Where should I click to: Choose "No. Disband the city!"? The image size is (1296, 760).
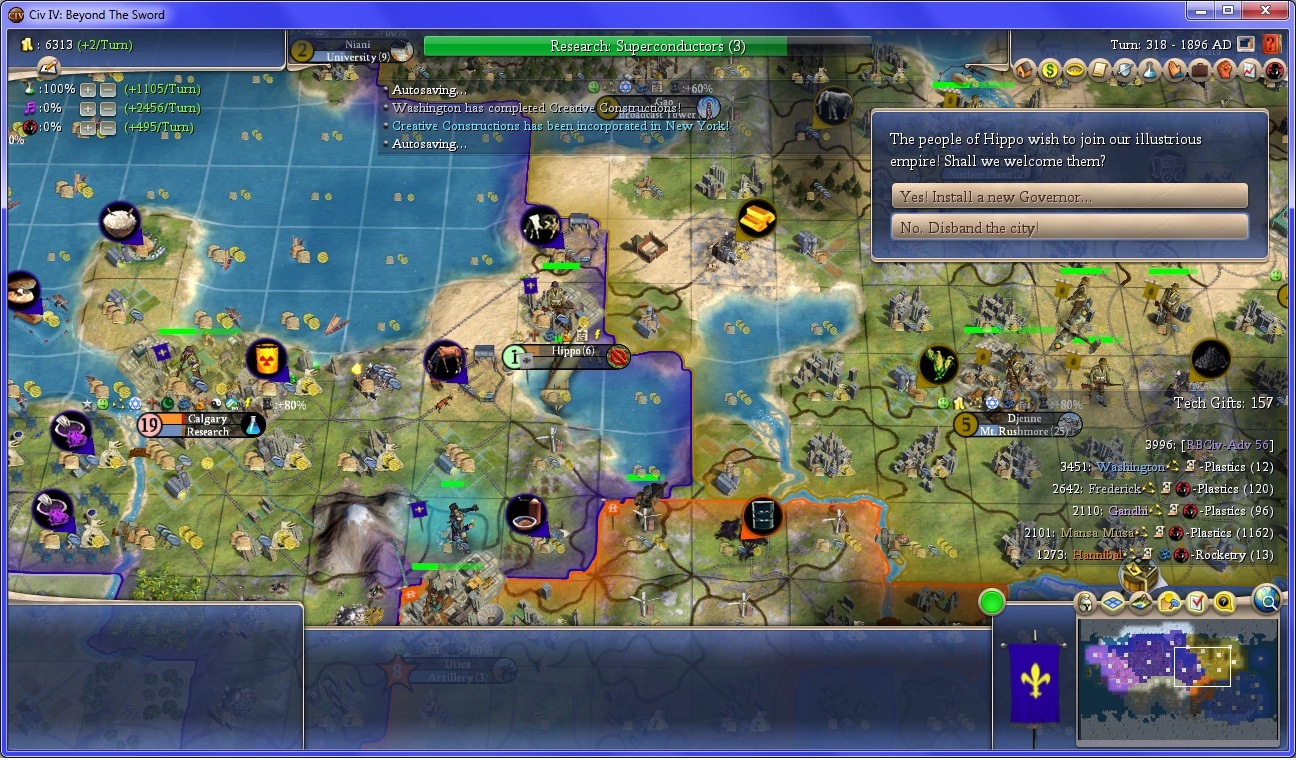click(1069, 228)
